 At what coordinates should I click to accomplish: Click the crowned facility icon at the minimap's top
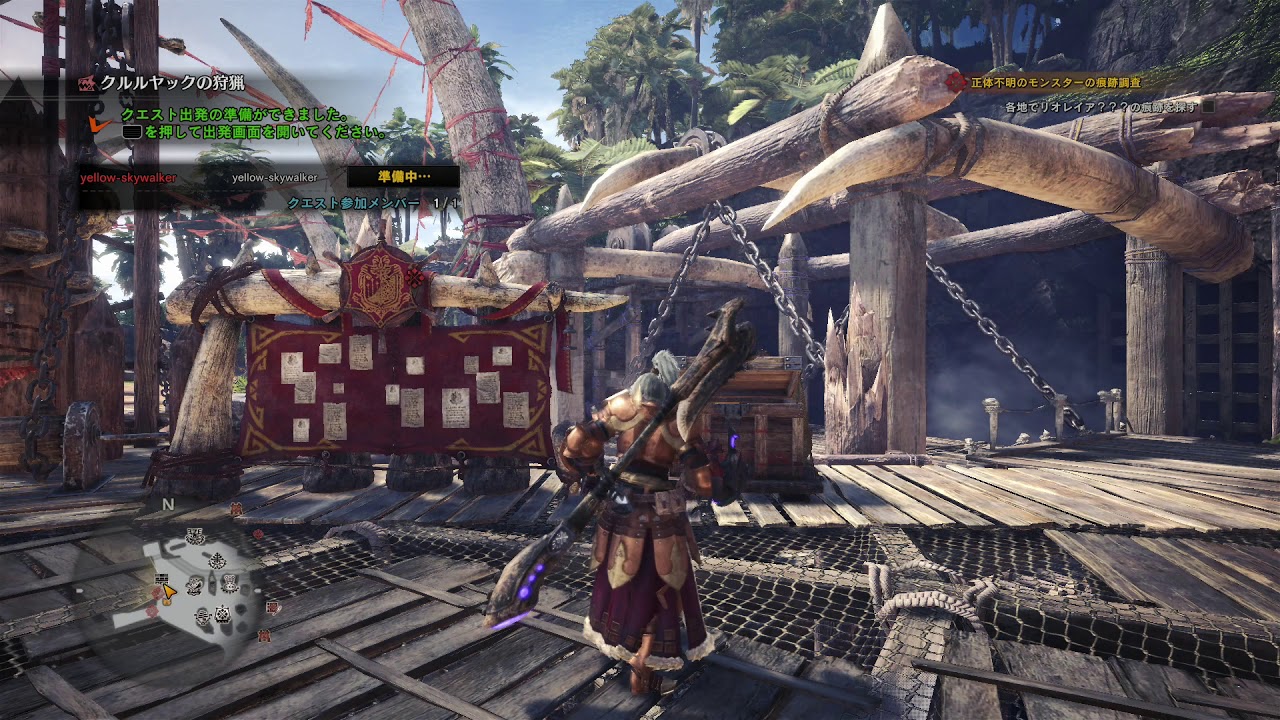pyautogui.click(x=196, y=536)
